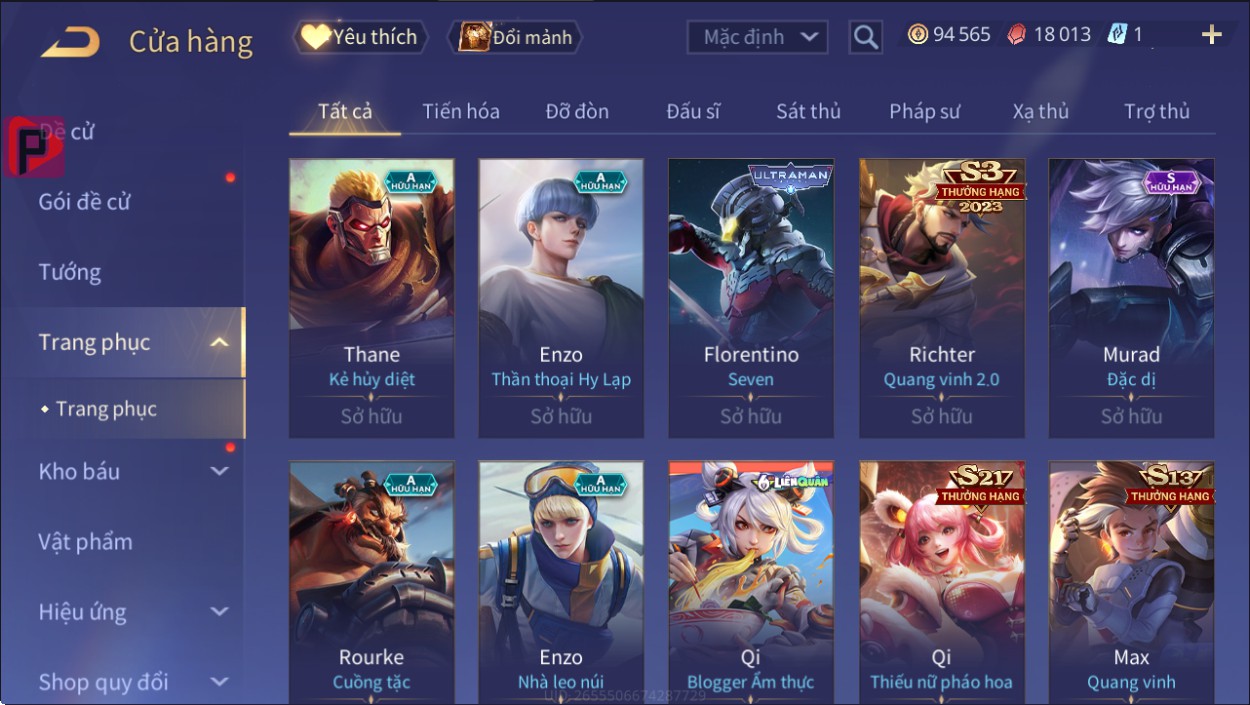This screenshot has height=705, width=1250.
Task: Open the Đổi mảnh exchange
Action: click(516, 38)
